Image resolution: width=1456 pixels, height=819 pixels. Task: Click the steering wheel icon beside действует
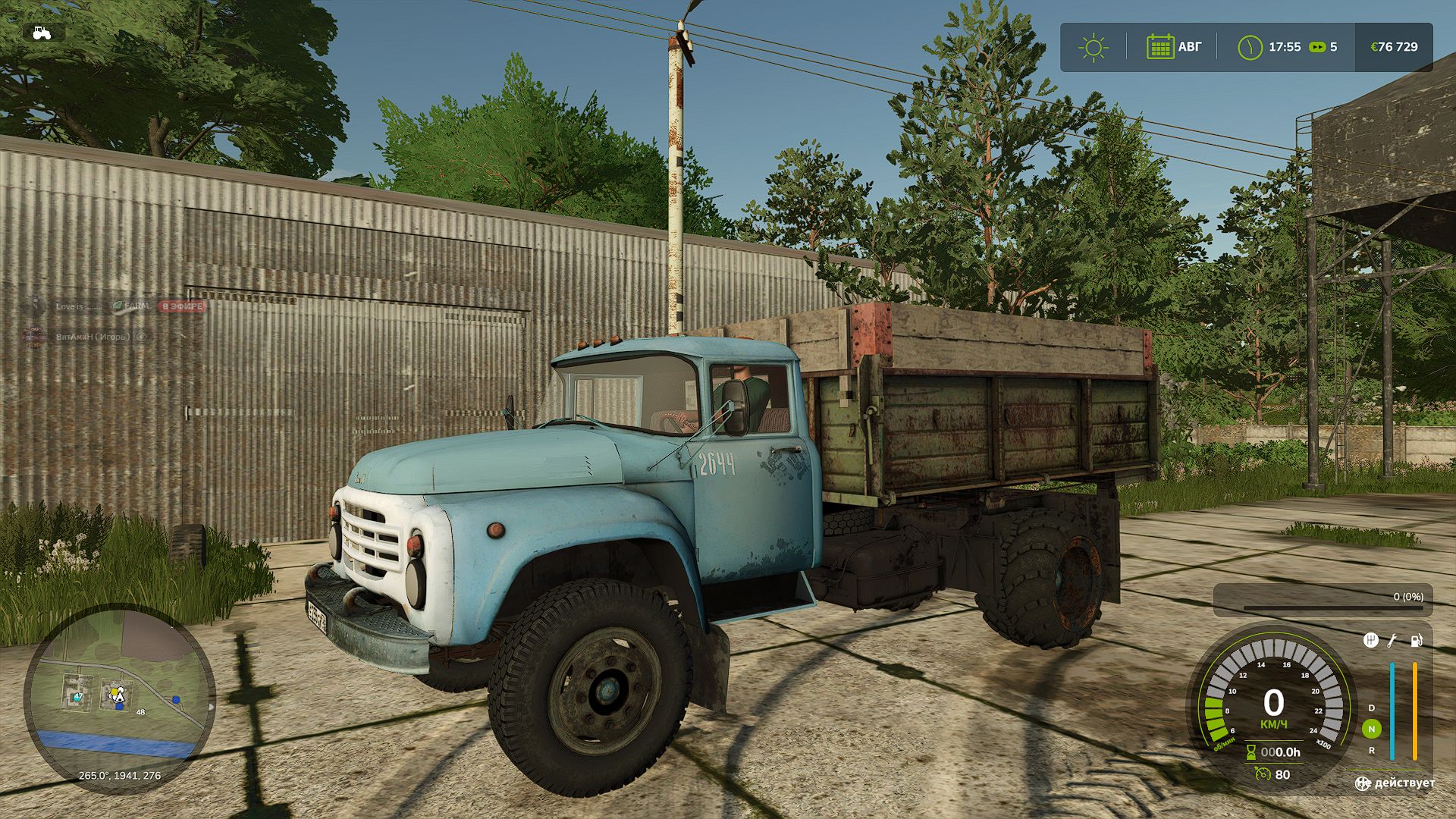(x=1362, y=783)
